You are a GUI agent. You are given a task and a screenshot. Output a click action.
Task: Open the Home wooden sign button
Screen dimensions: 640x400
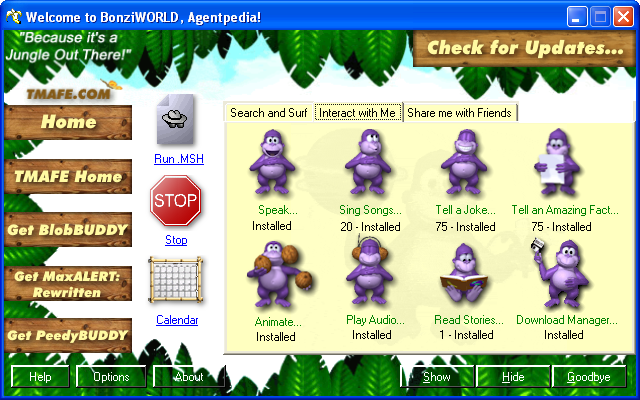coord(68,122)
